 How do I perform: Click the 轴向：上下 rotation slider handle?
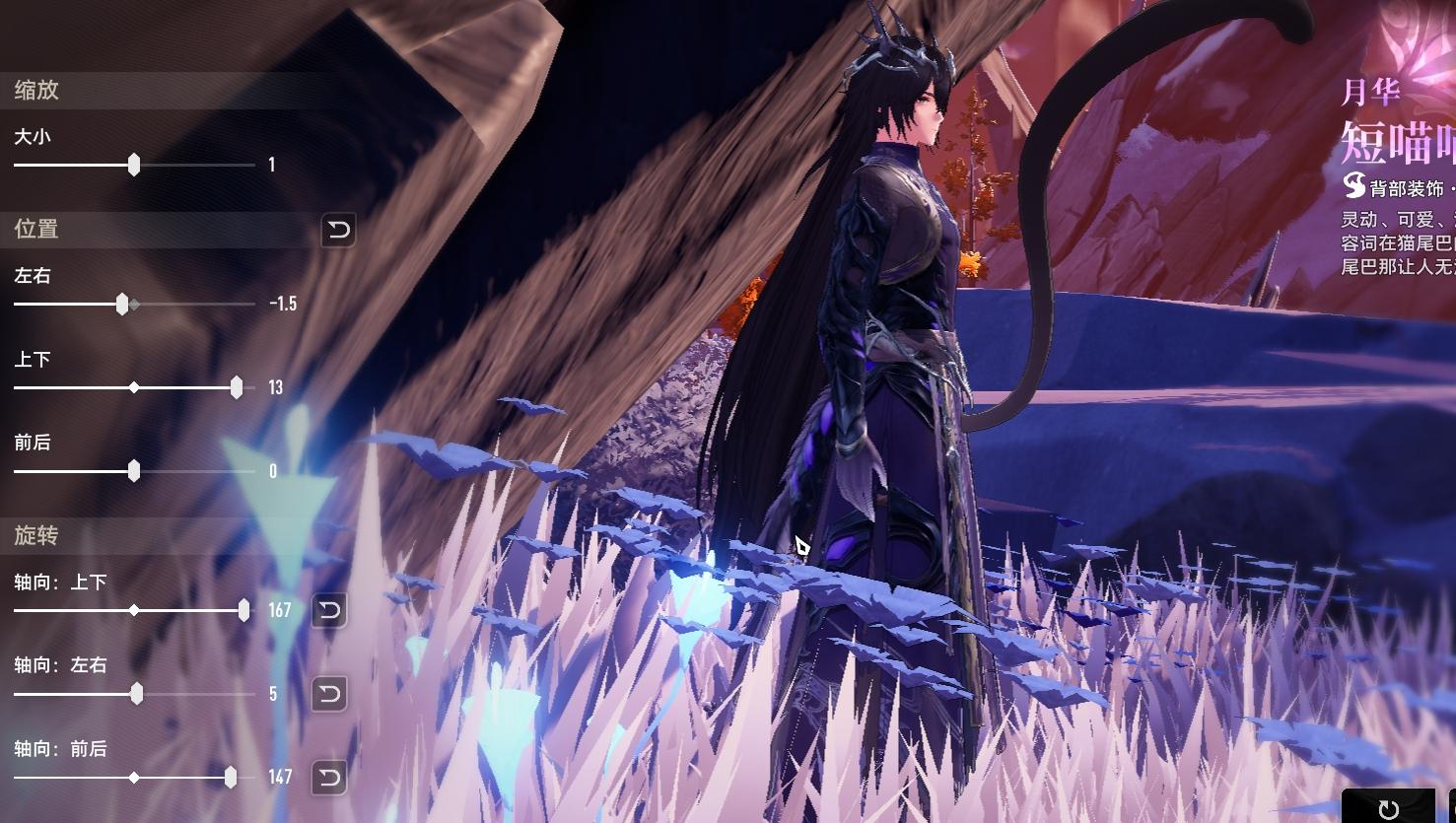pyautogui.click(x=243, y=610)
